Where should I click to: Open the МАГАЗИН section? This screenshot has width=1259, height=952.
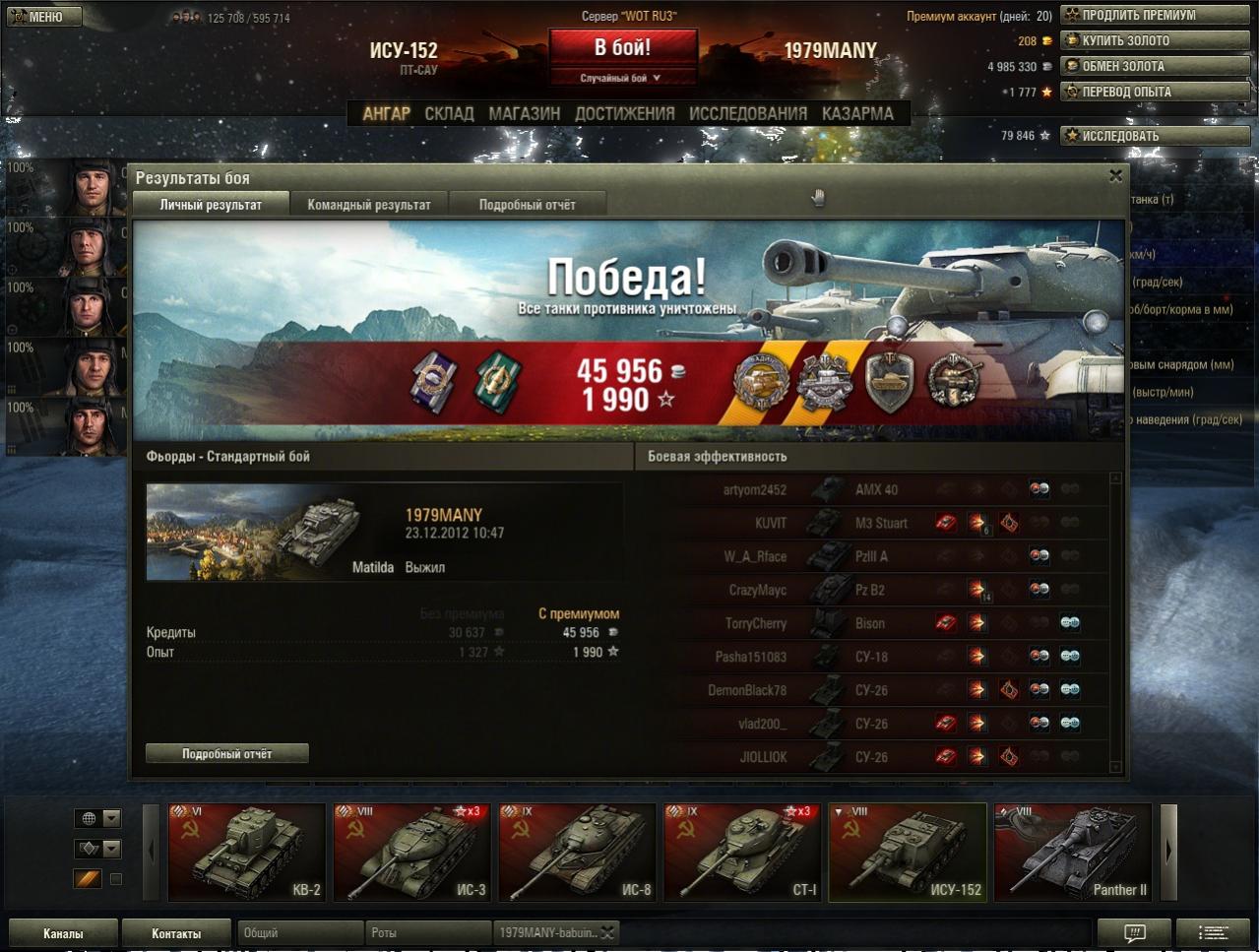click(x=524, y=114)
